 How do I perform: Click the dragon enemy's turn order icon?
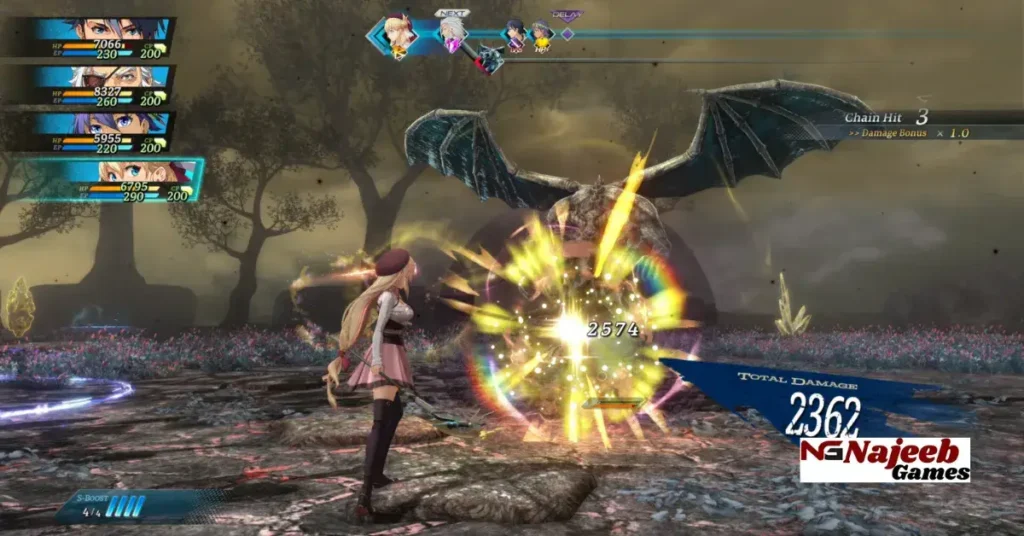(x=488, y=60)
